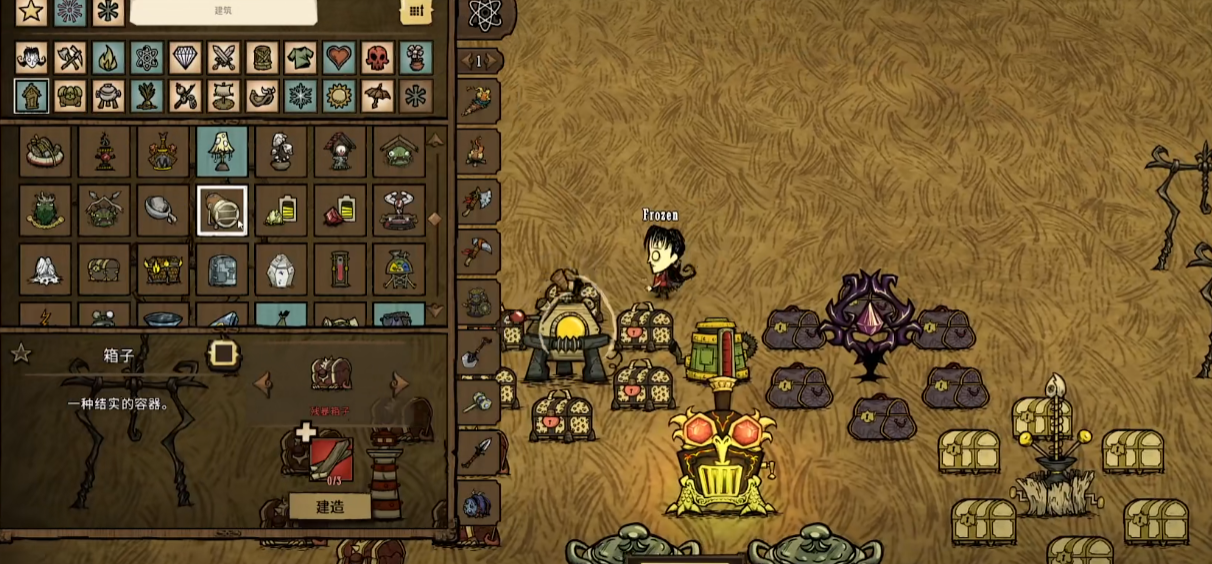
Task: Select the stone tablet recipe slot
Action: 222,269
